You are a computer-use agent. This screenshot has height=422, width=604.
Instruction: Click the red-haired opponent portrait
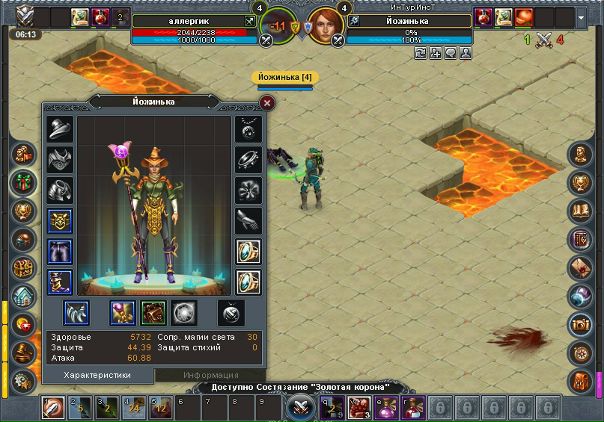click(322, 22)
